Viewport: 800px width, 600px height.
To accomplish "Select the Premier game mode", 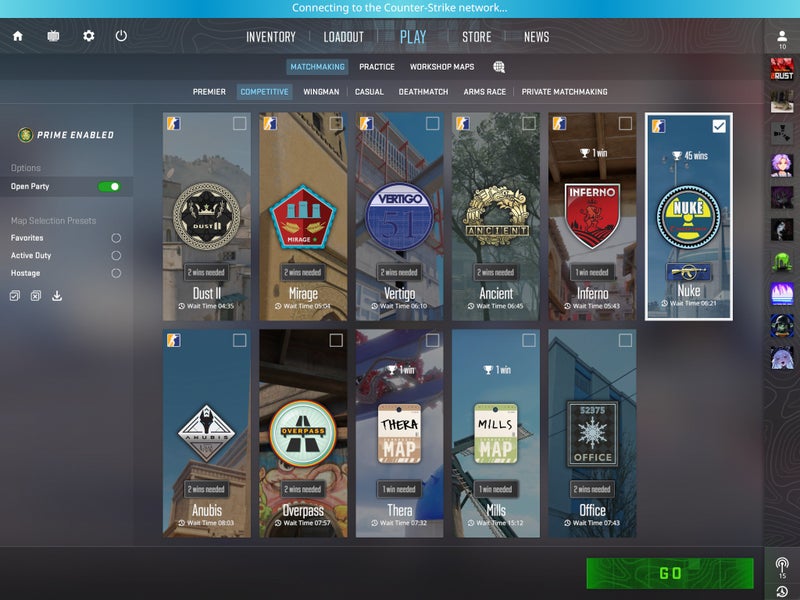I will click(x=209, y=92).
